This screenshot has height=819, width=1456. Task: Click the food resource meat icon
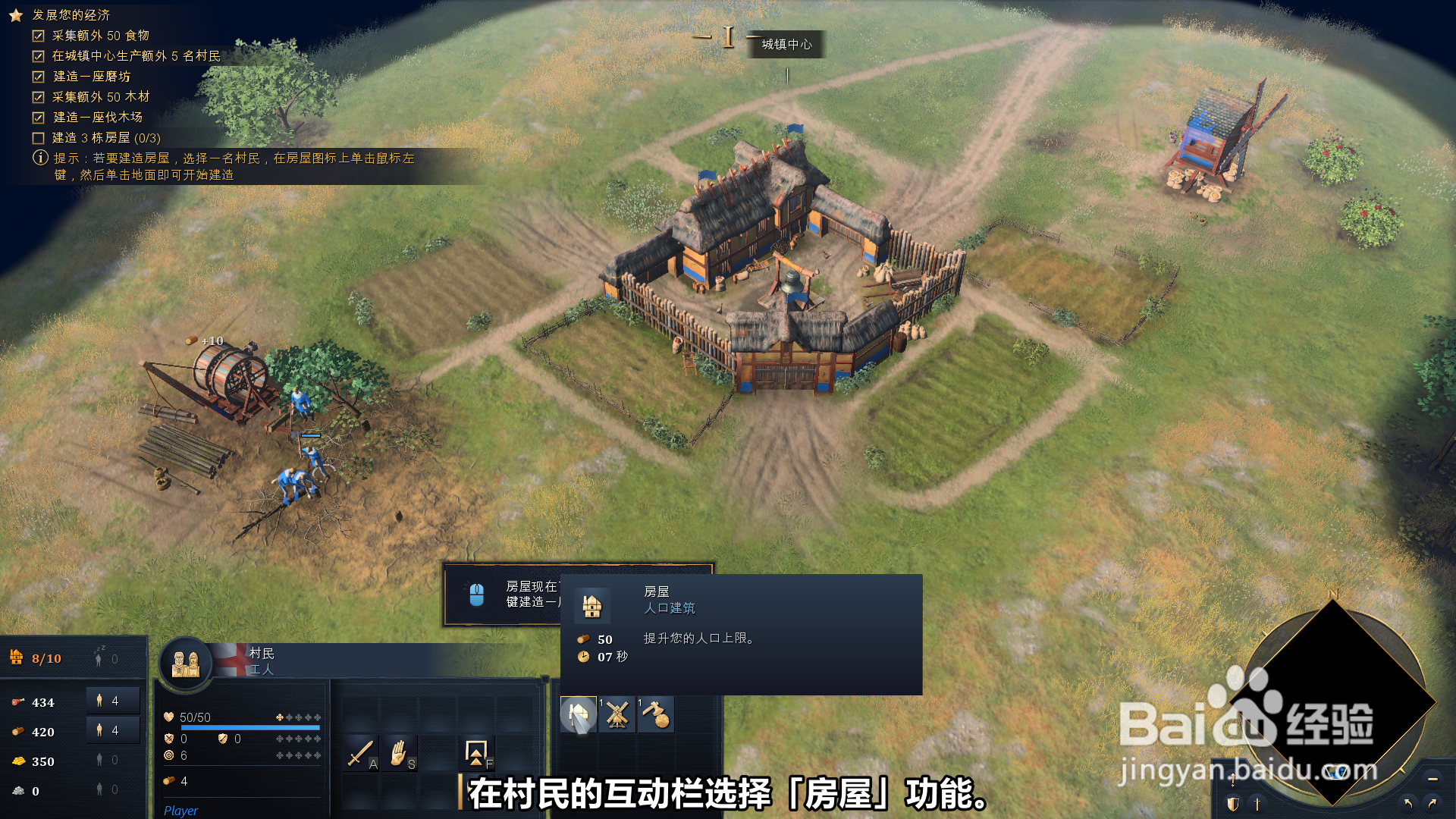[19, 701]
